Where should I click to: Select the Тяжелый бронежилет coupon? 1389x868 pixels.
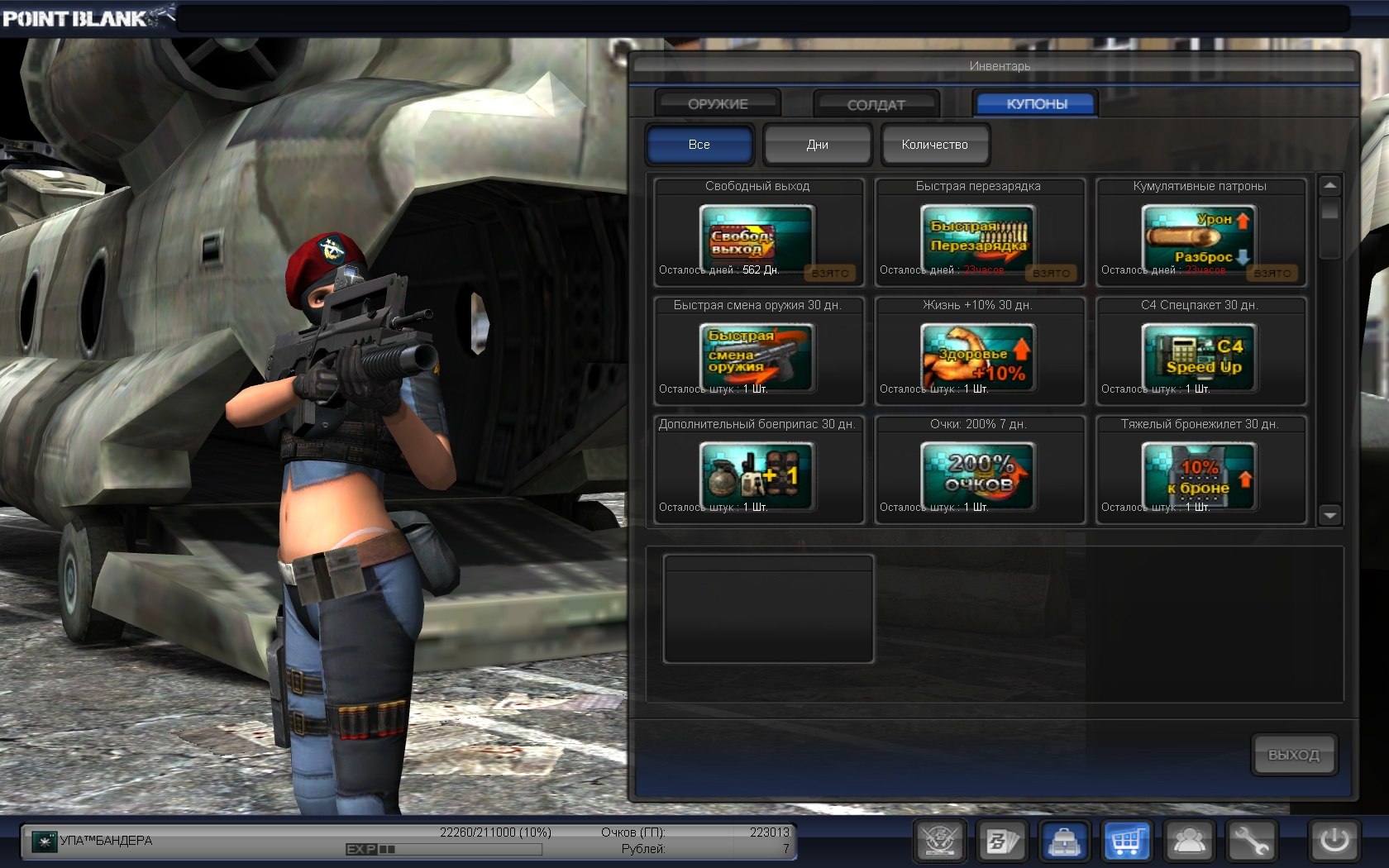pos(1200,476)
